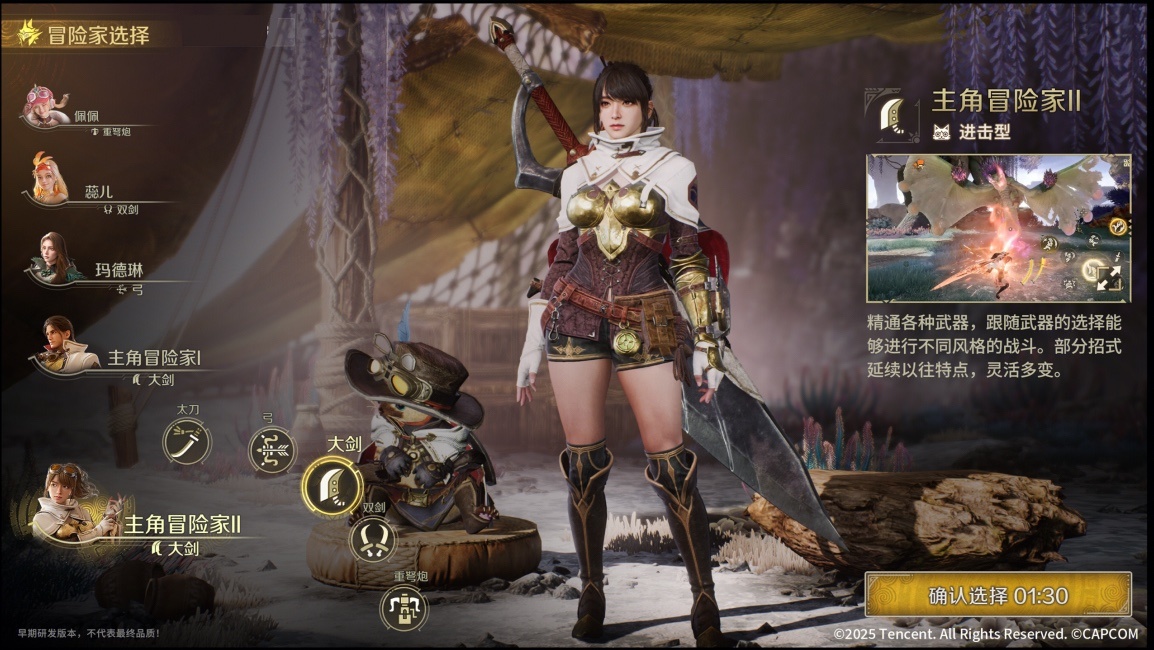Confirm selection with 确认选择 button

[997, 595]
